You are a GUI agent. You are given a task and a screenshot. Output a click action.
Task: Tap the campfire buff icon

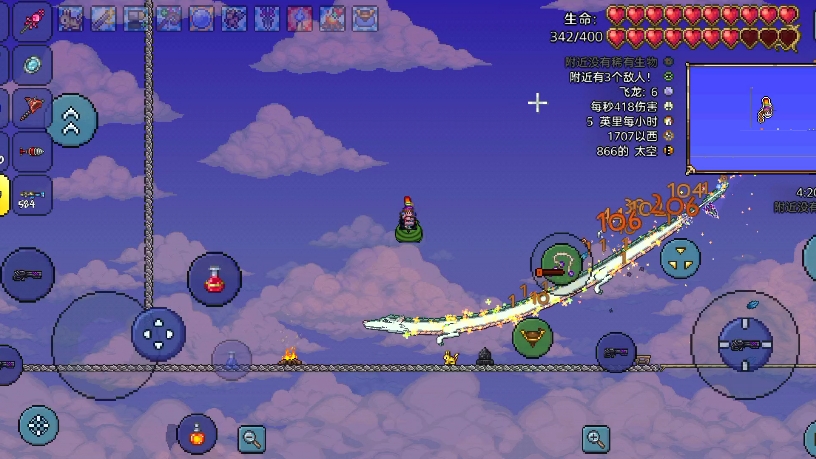point(333,18)
